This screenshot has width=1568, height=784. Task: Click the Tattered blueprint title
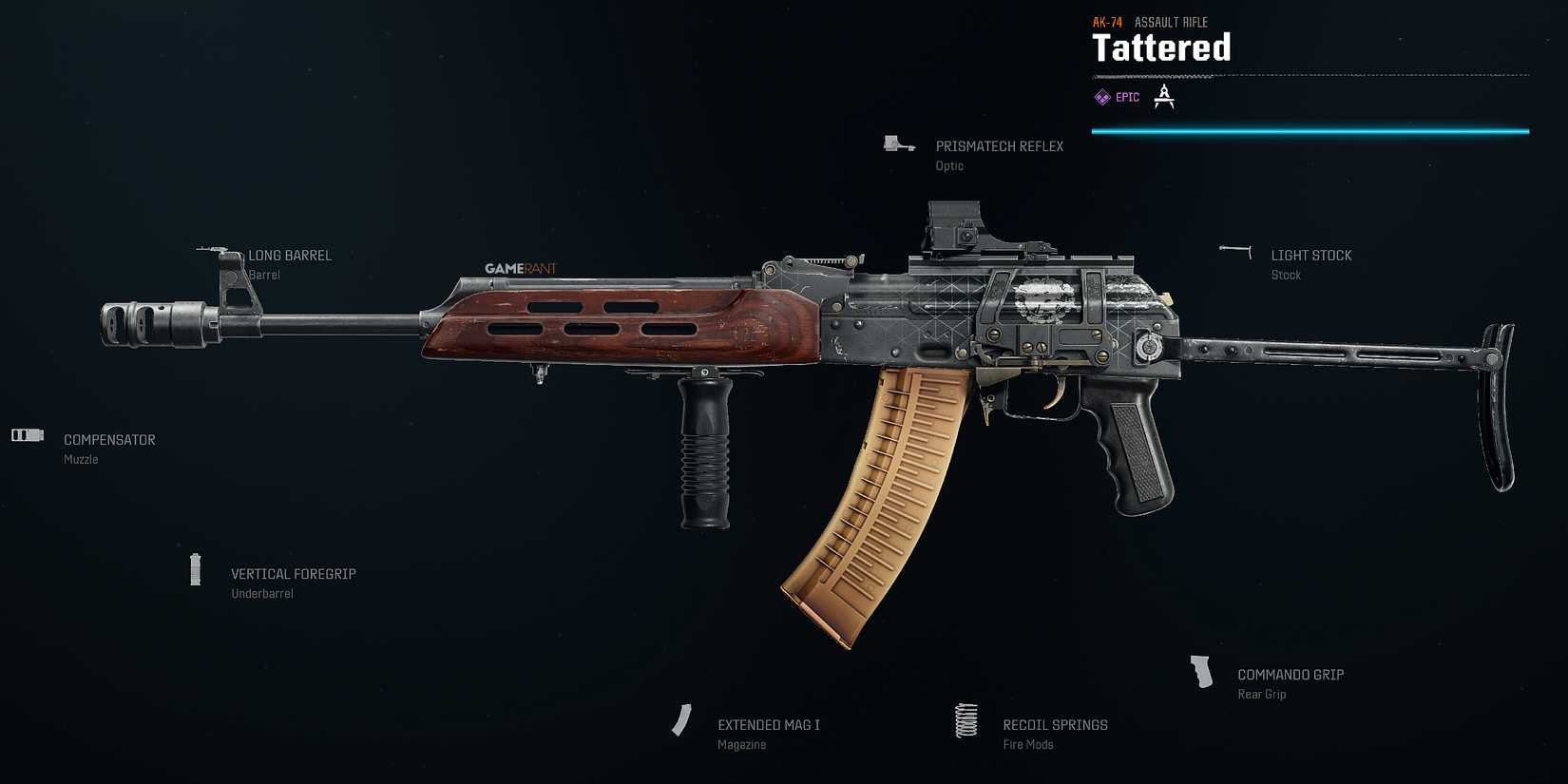tap(1161, 48)
